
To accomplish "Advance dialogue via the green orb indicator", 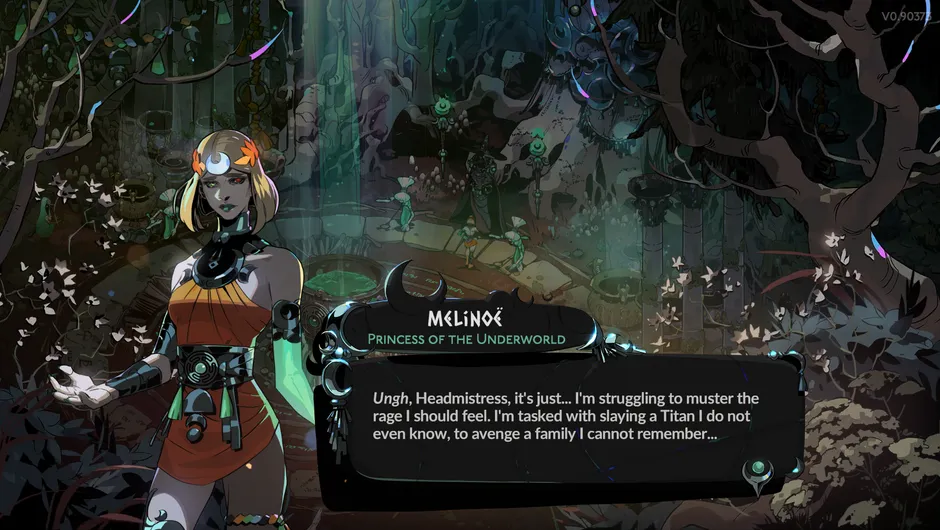I will coord(760,469).
